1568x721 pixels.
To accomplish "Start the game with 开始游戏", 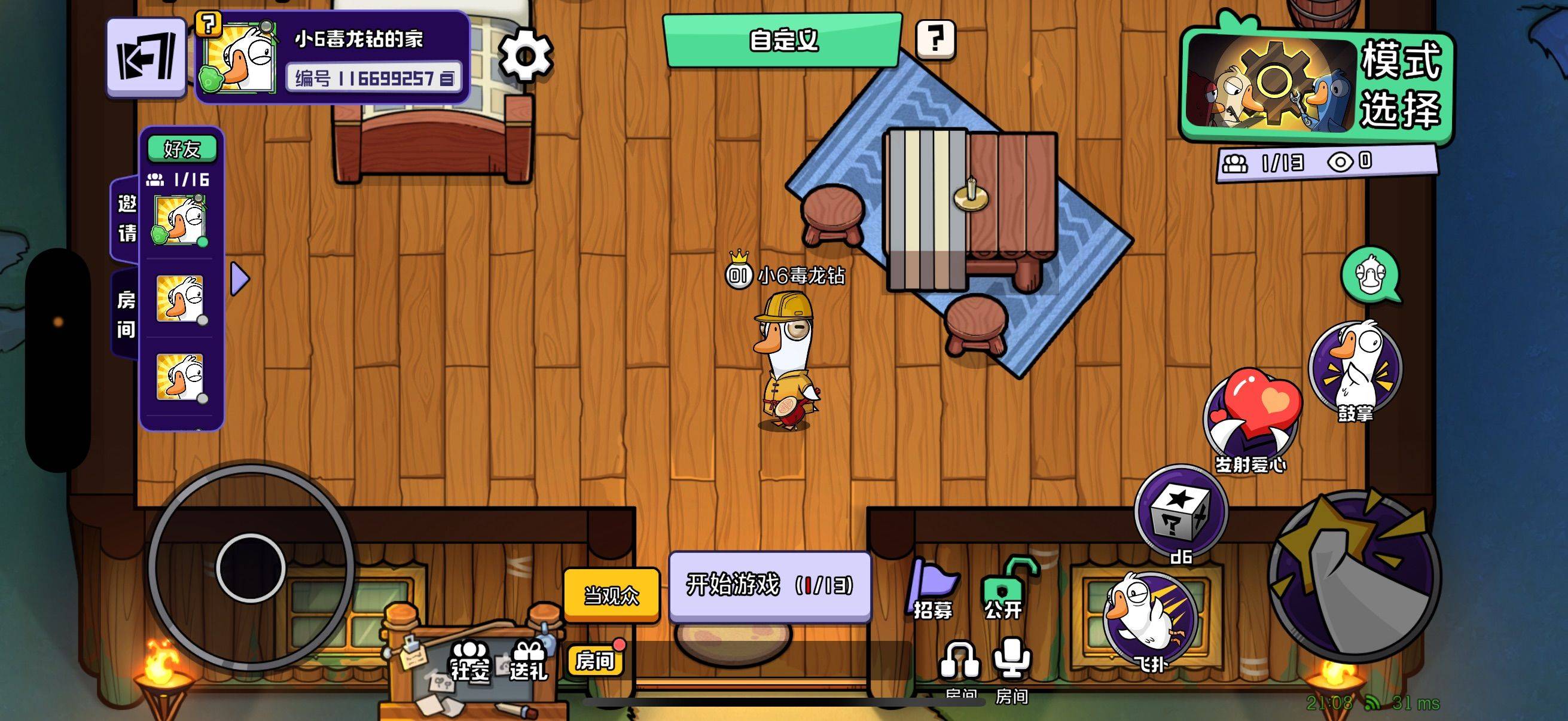I will click(x=770, y=585).
